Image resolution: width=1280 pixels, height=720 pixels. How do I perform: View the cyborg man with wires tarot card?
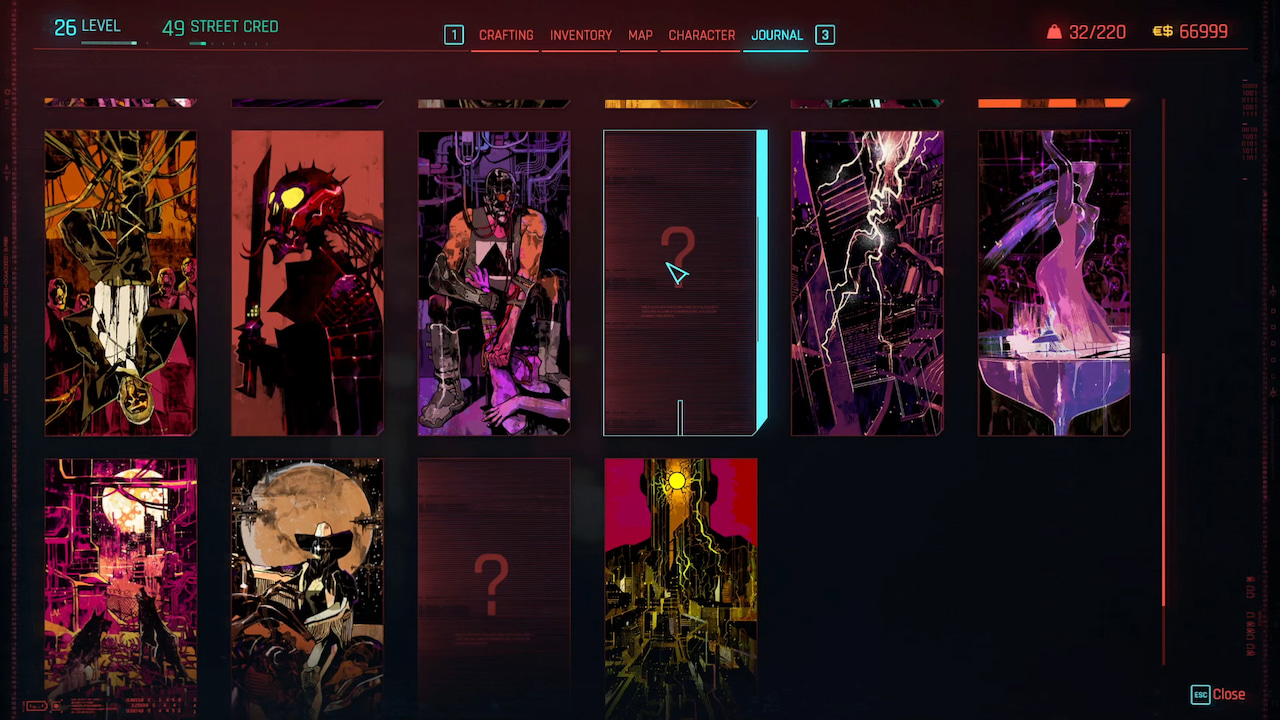pyautogui.click(x=493, y=282)
